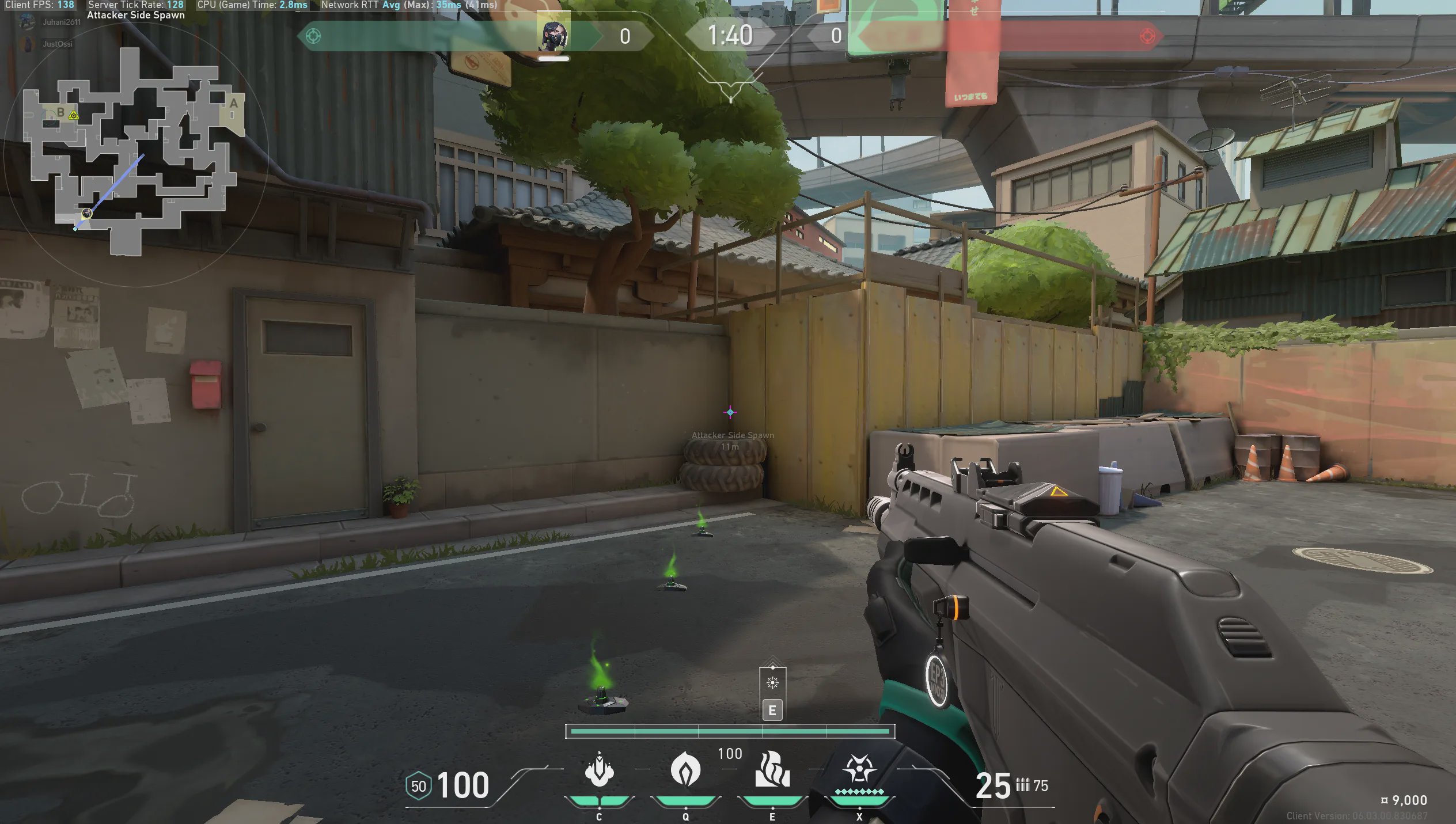
Task: Select the Snake Bite ability icon
Action: click(x=599, y=770)
